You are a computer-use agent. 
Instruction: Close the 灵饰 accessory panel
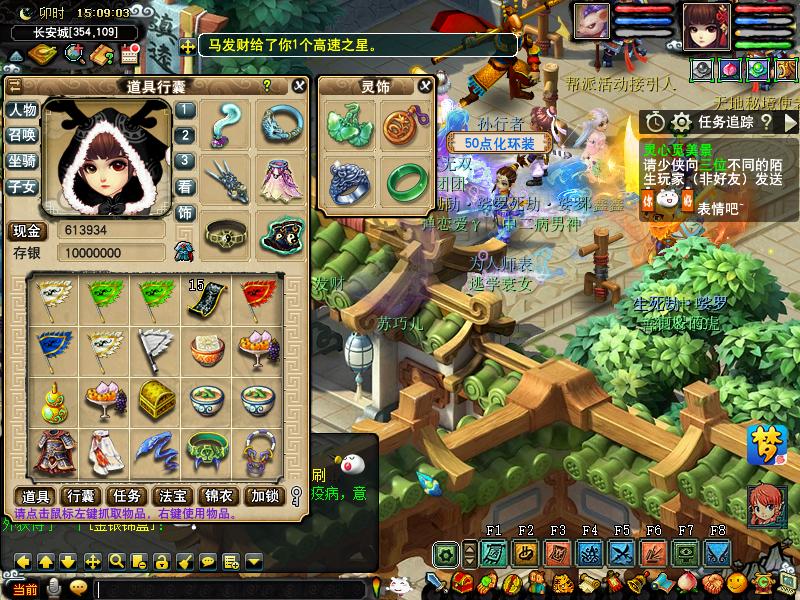(425, 86)
